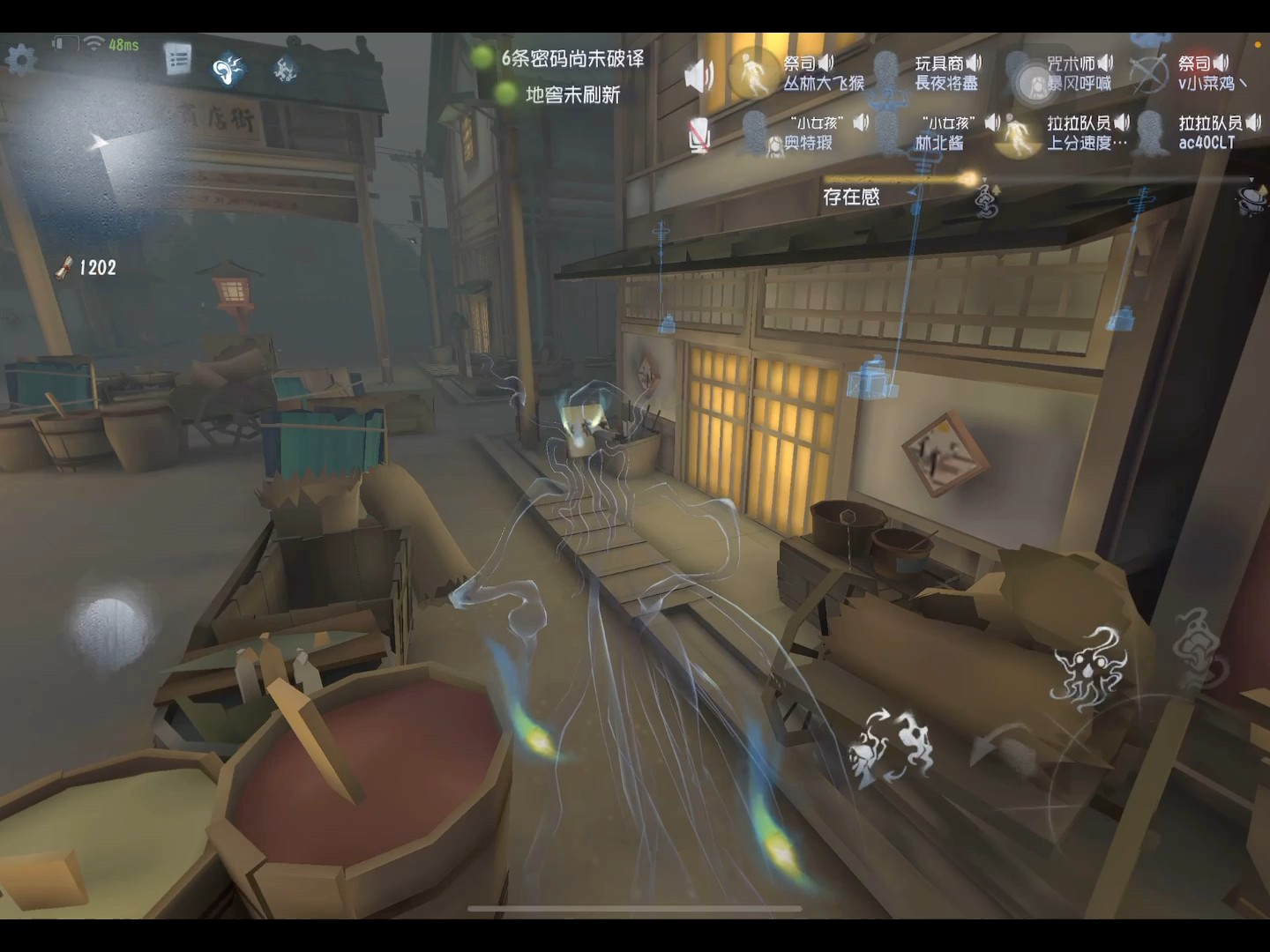Toggle the voice speaker icon
This screenshot has width=1270, height=952.
pos(698,77)
